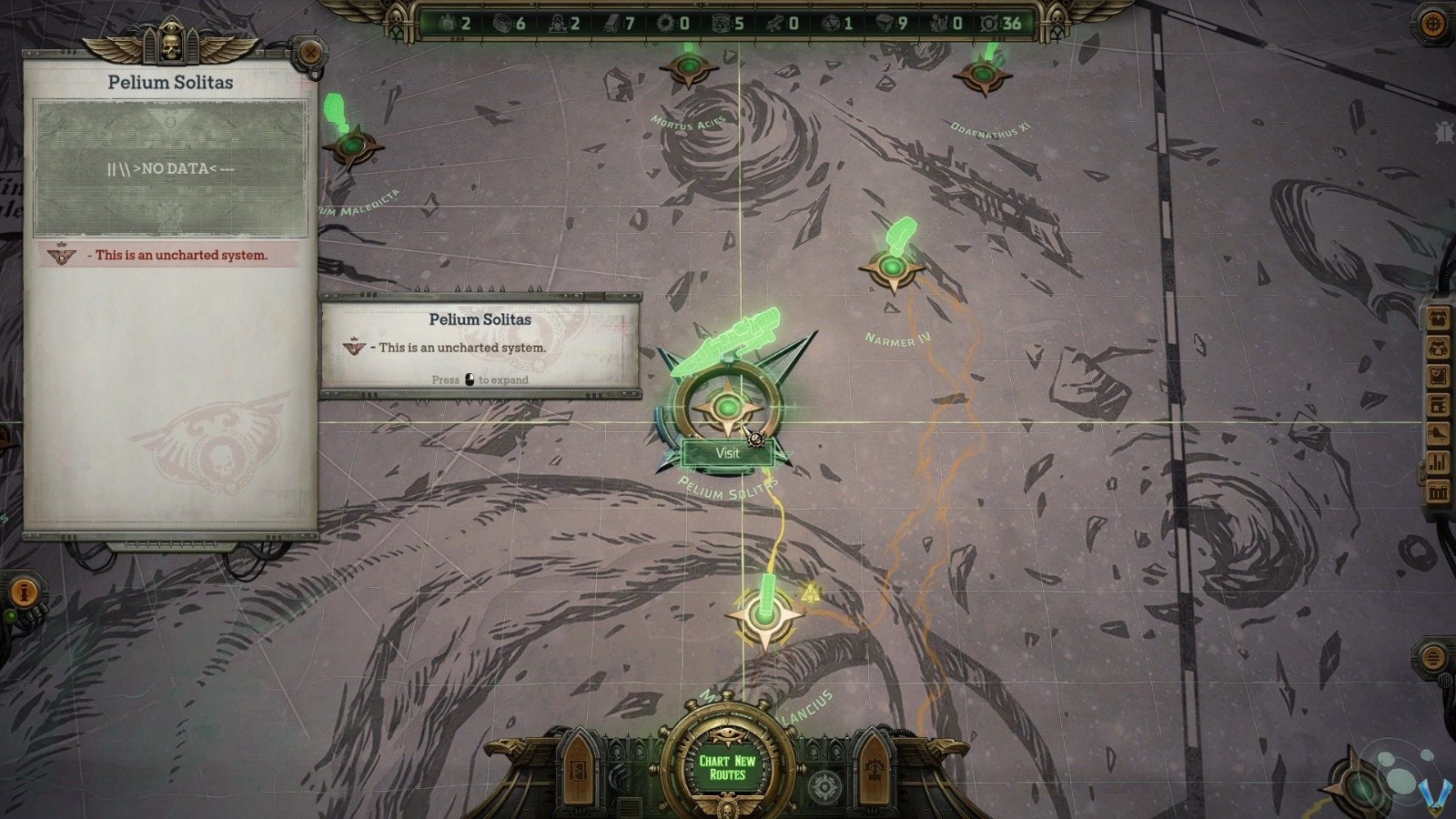Open the ship boot icon in right sidebar
Viewport: 1456px width, 819px height.
pyautogui.click(x=1439, y=433)
